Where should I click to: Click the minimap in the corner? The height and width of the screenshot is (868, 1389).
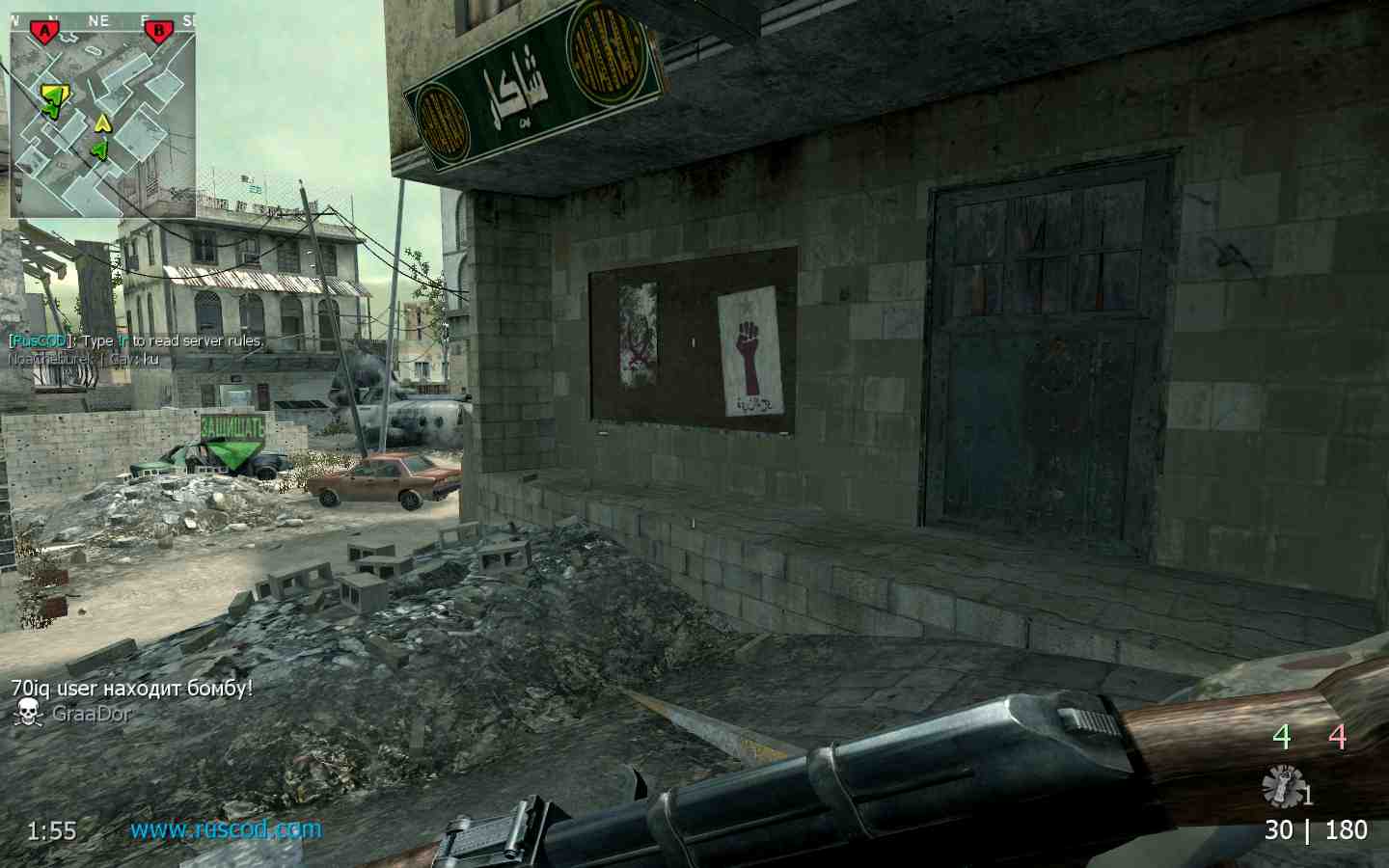pos(102,116)
